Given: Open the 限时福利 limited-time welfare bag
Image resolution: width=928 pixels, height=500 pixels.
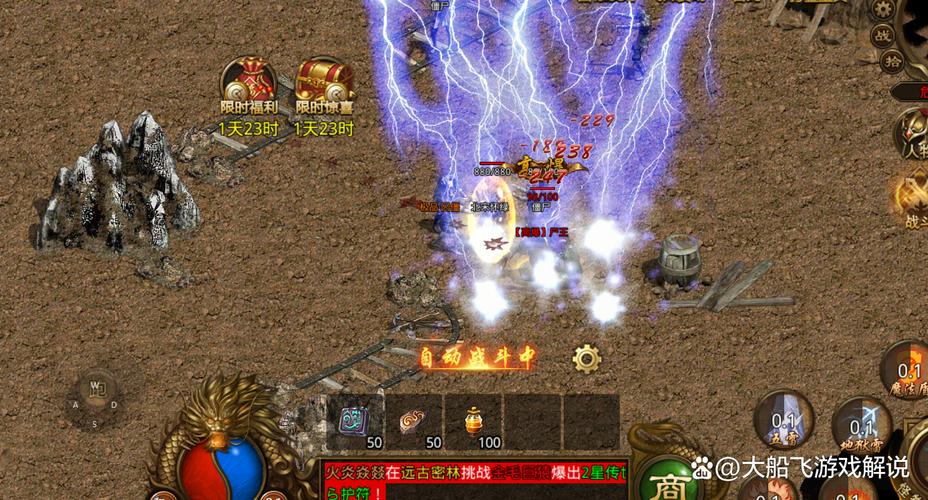Looking at the screenshot, I should click(x=248, y=81).
